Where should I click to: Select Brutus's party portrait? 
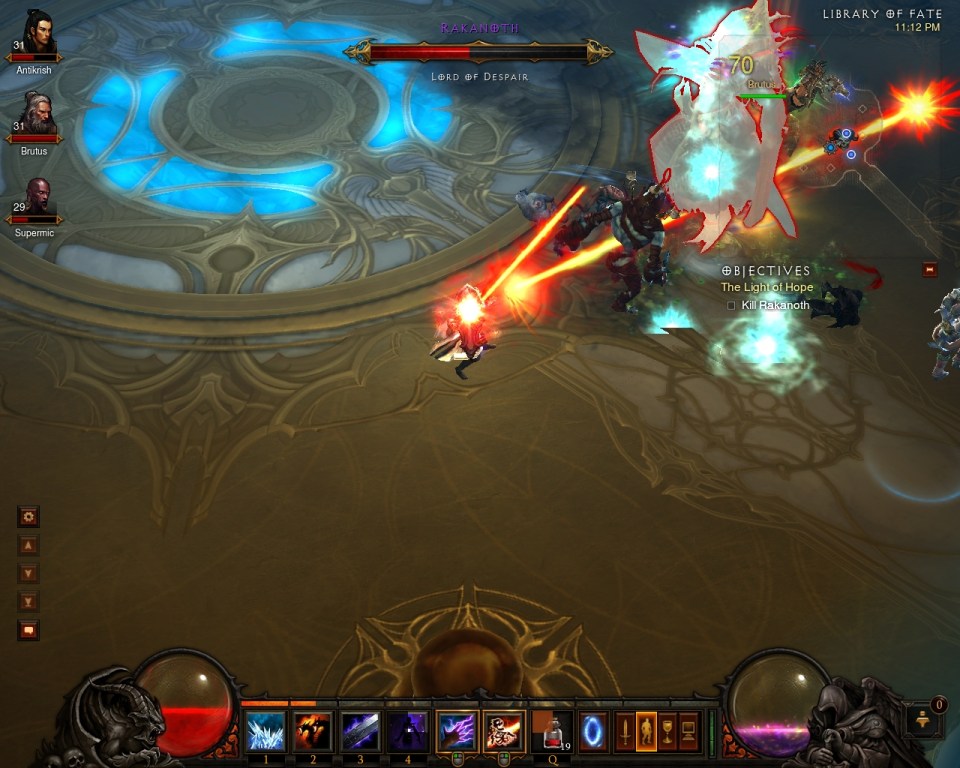point(39,117)
